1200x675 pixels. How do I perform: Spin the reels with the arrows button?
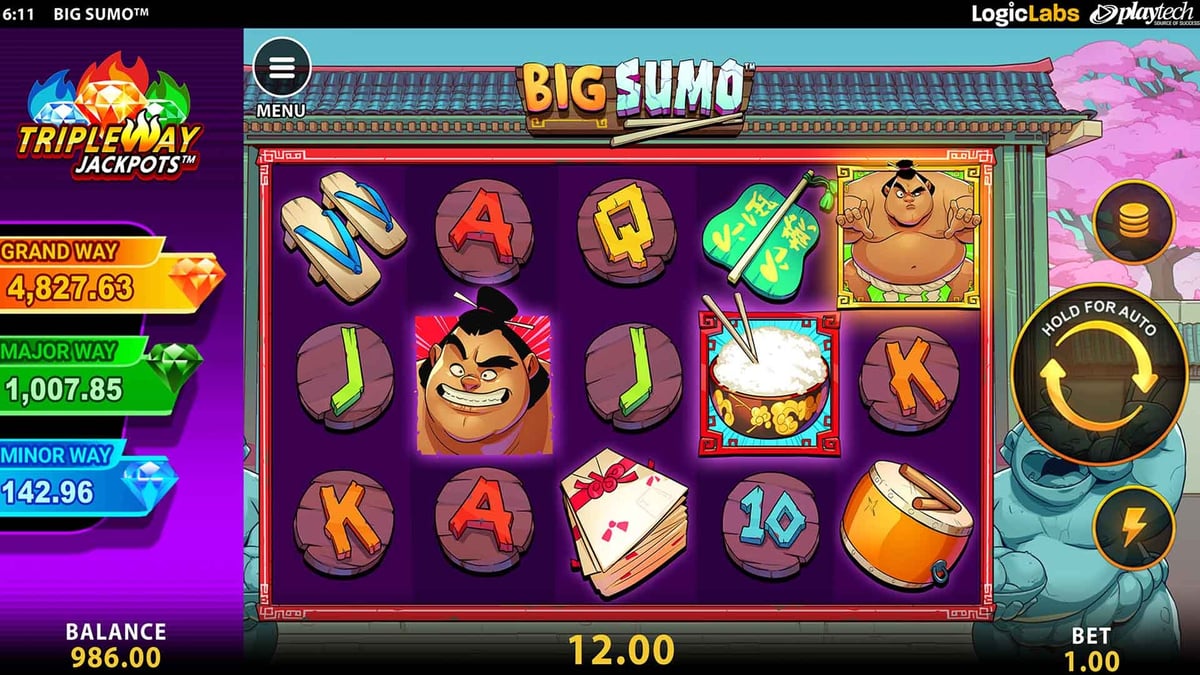[x=1099, y=379]
